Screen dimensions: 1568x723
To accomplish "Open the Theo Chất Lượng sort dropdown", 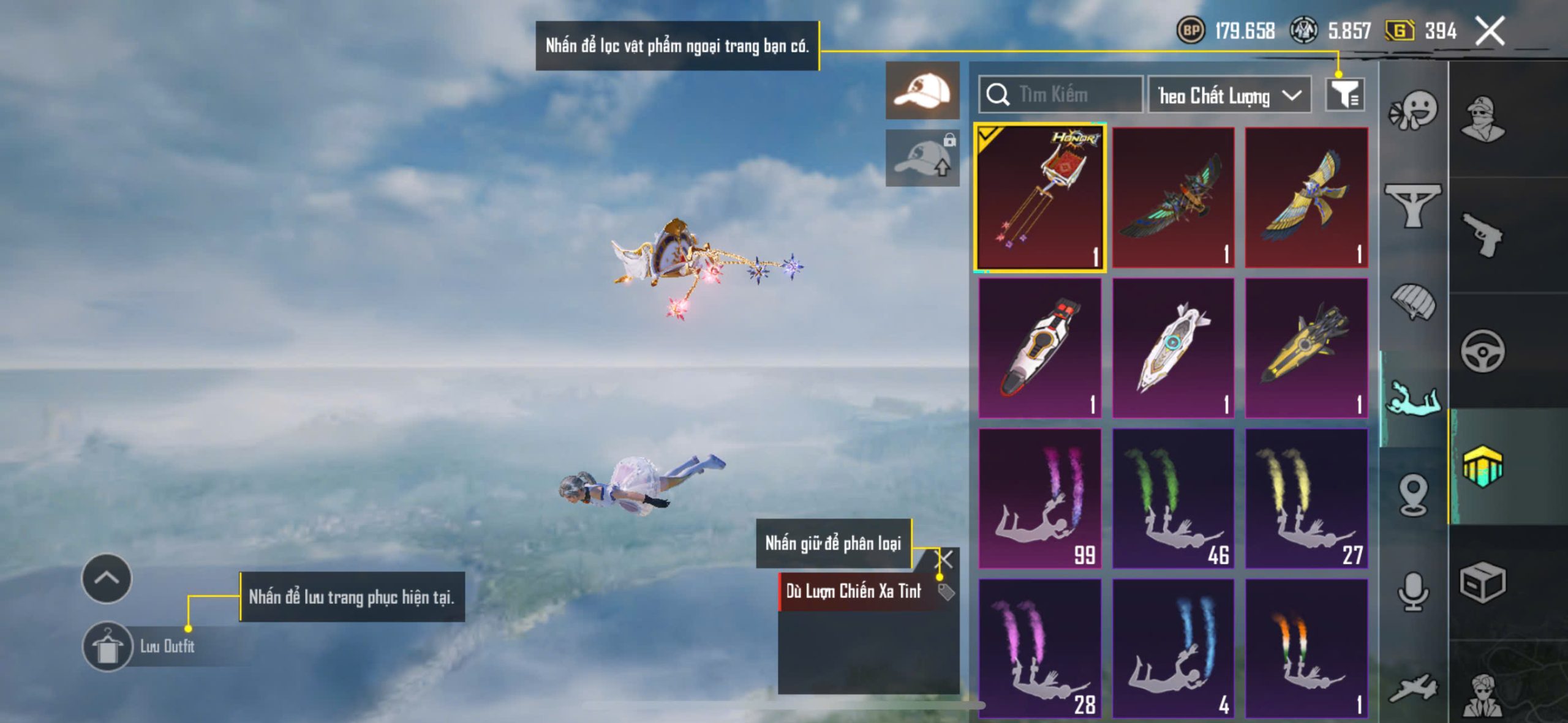I will click(1229, 96).
